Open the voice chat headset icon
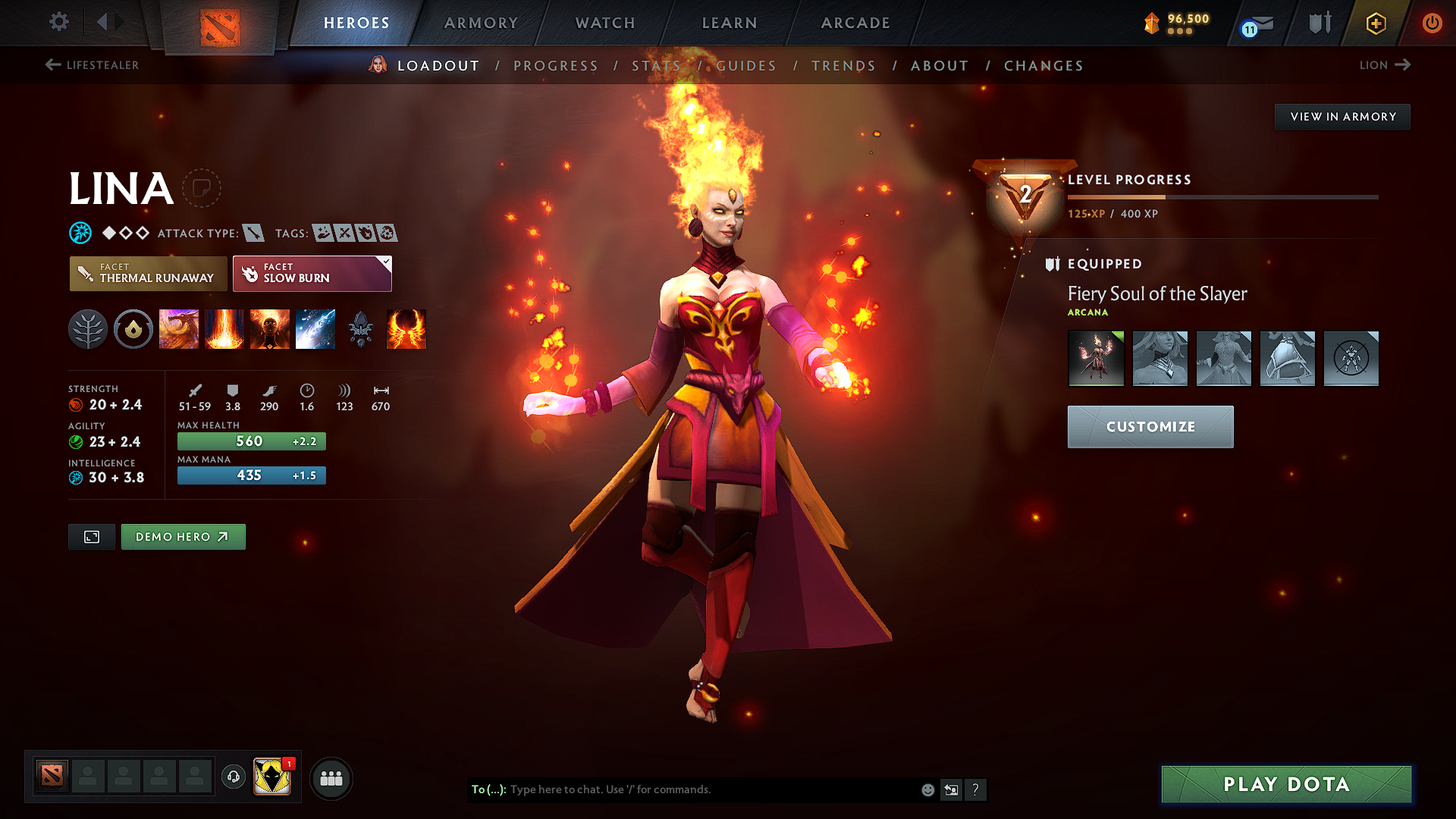This screenshot has height=819, width=1456. tap(234, 777)
